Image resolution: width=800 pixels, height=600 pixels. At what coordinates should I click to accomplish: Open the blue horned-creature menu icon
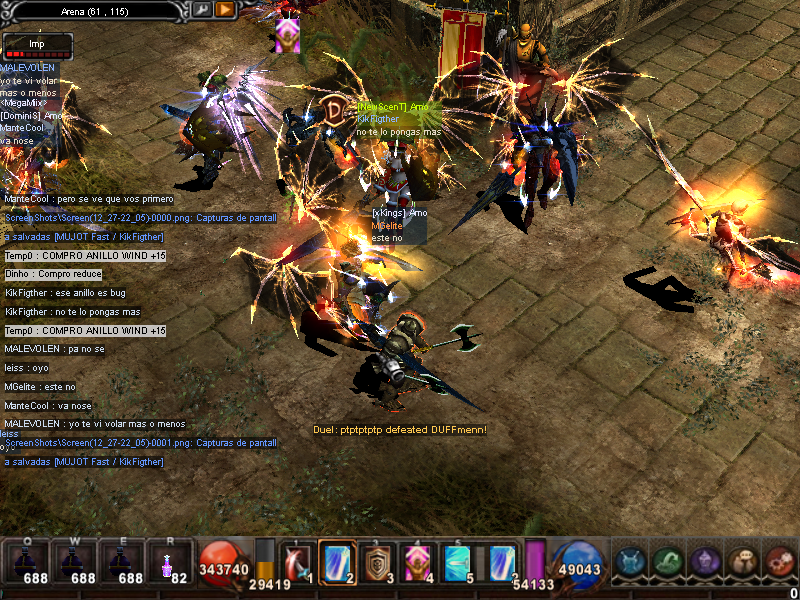pyautogui.click(x=632, y=562)
